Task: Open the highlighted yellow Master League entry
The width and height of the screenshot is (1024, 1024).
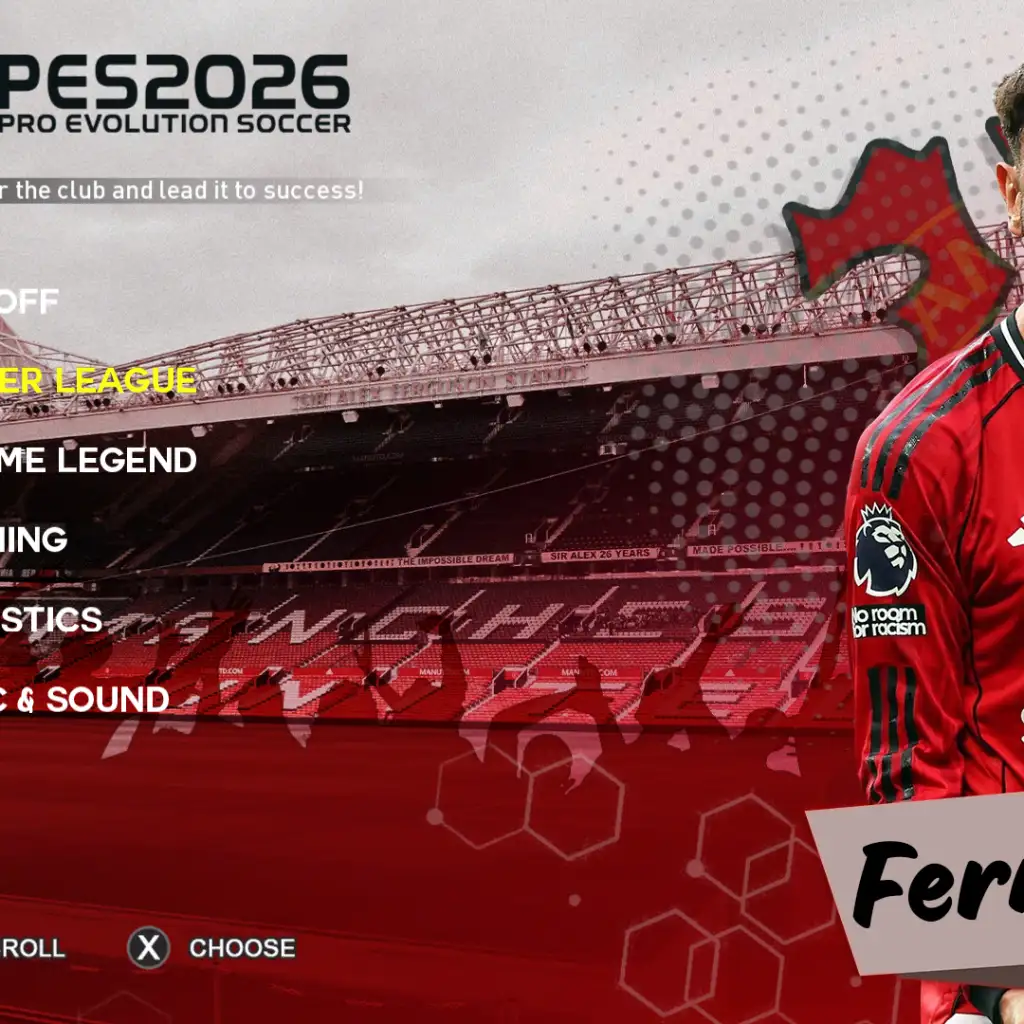Action: (98, 380)
